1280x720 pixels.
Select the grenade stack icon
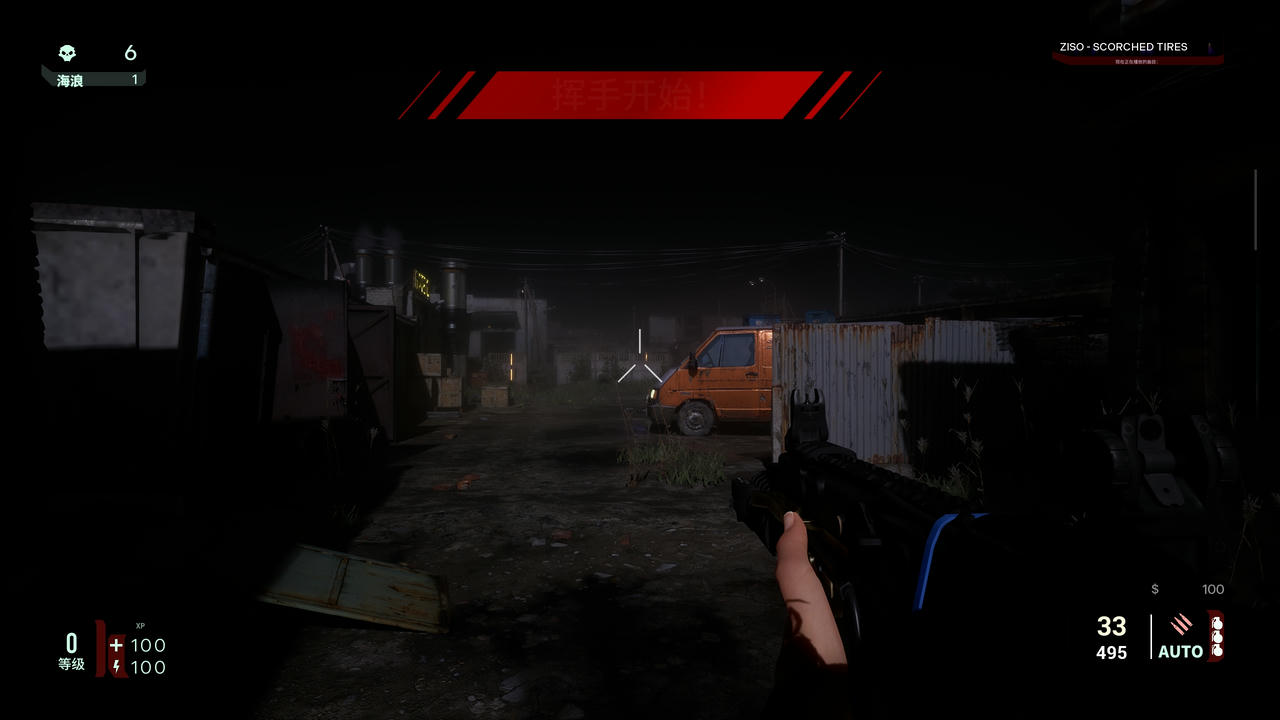pyautogui.click(x=1217, y=636)
